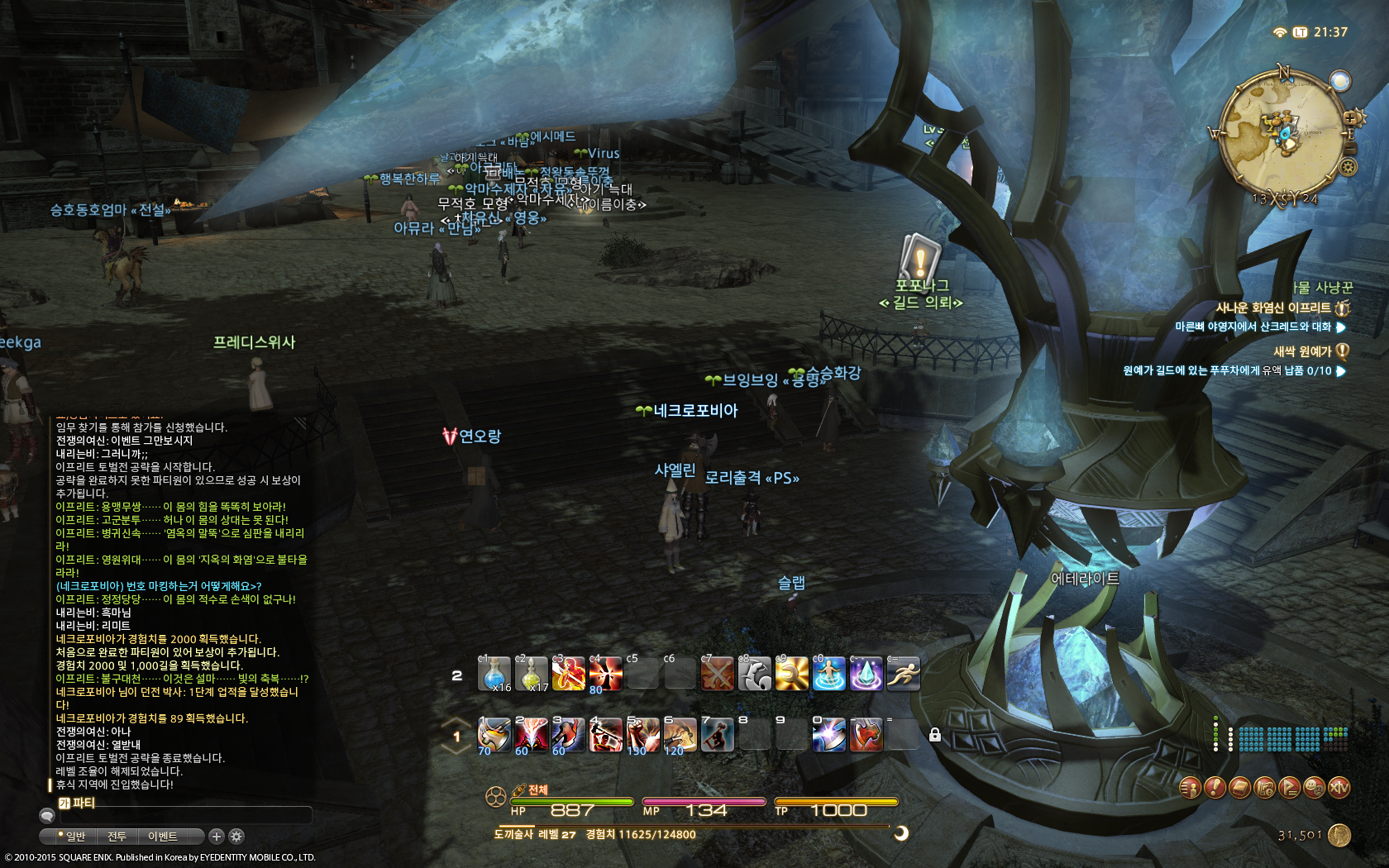Switch chat to the 전투 tab
The height and width of the screenshot is (868, 1389).
pos(117,837)
